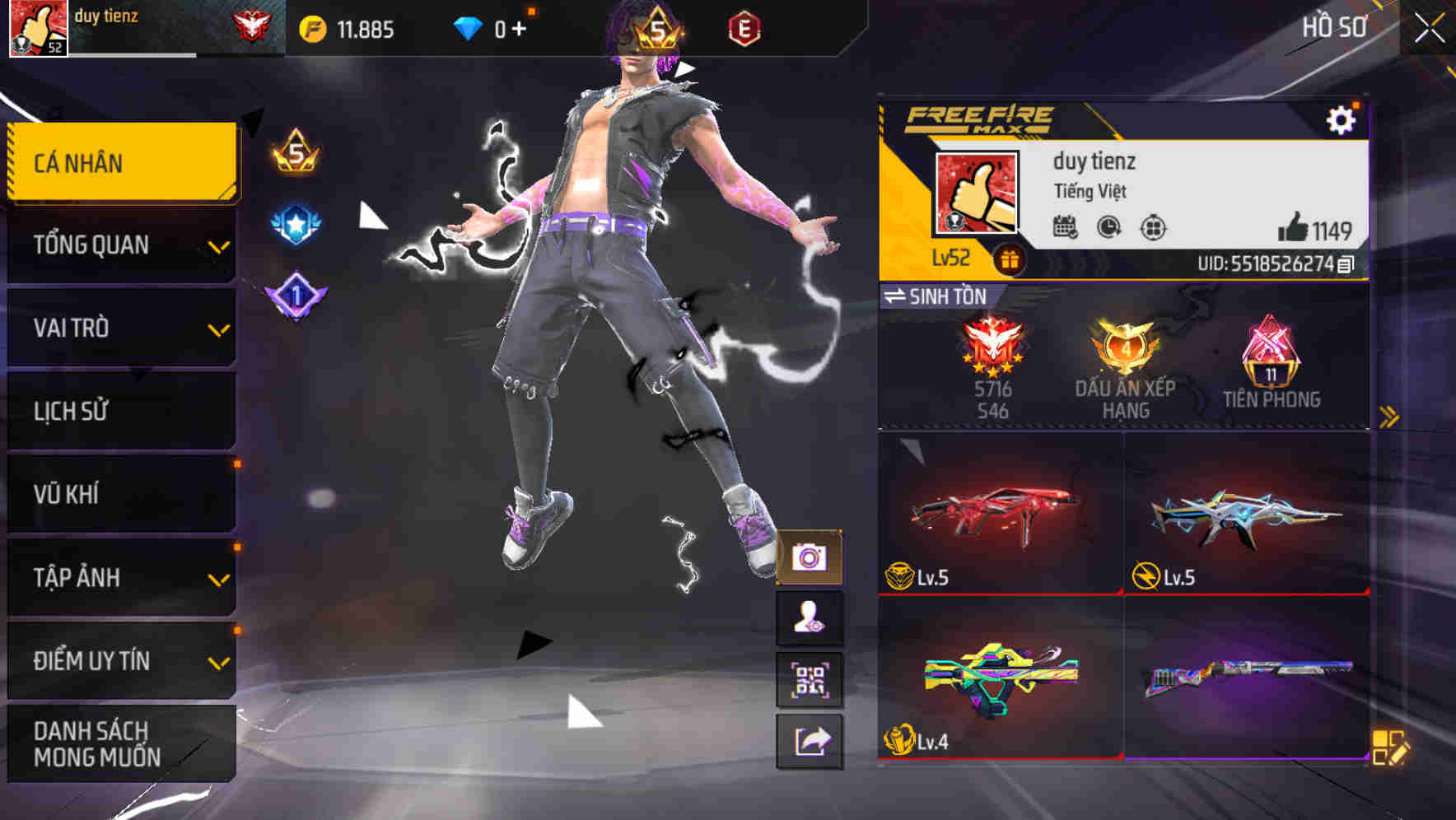Expand the TỔNG QUAN section
The width and height of the screenshot is (1456, 820).
[x=120, y=245]
